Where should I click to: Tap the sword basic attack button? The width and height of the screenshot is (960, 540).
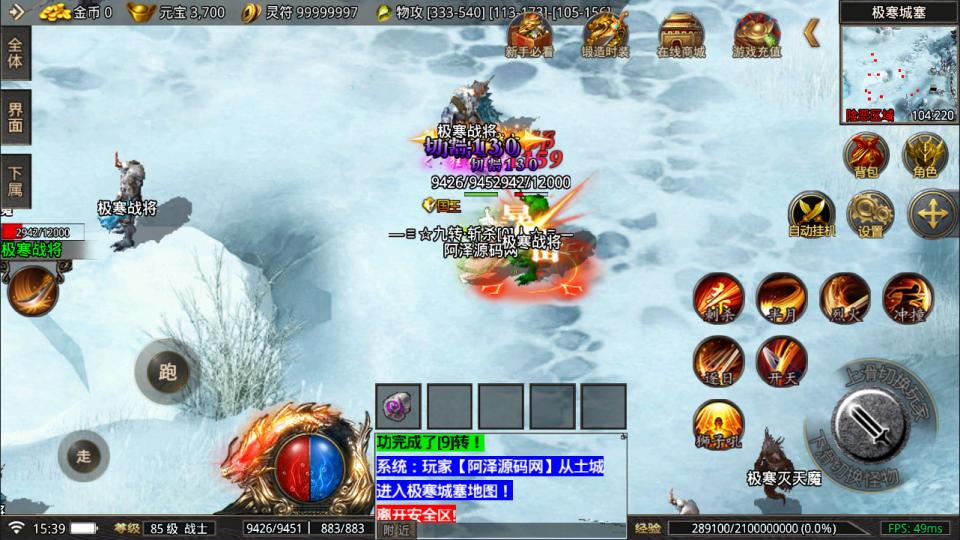868,420
